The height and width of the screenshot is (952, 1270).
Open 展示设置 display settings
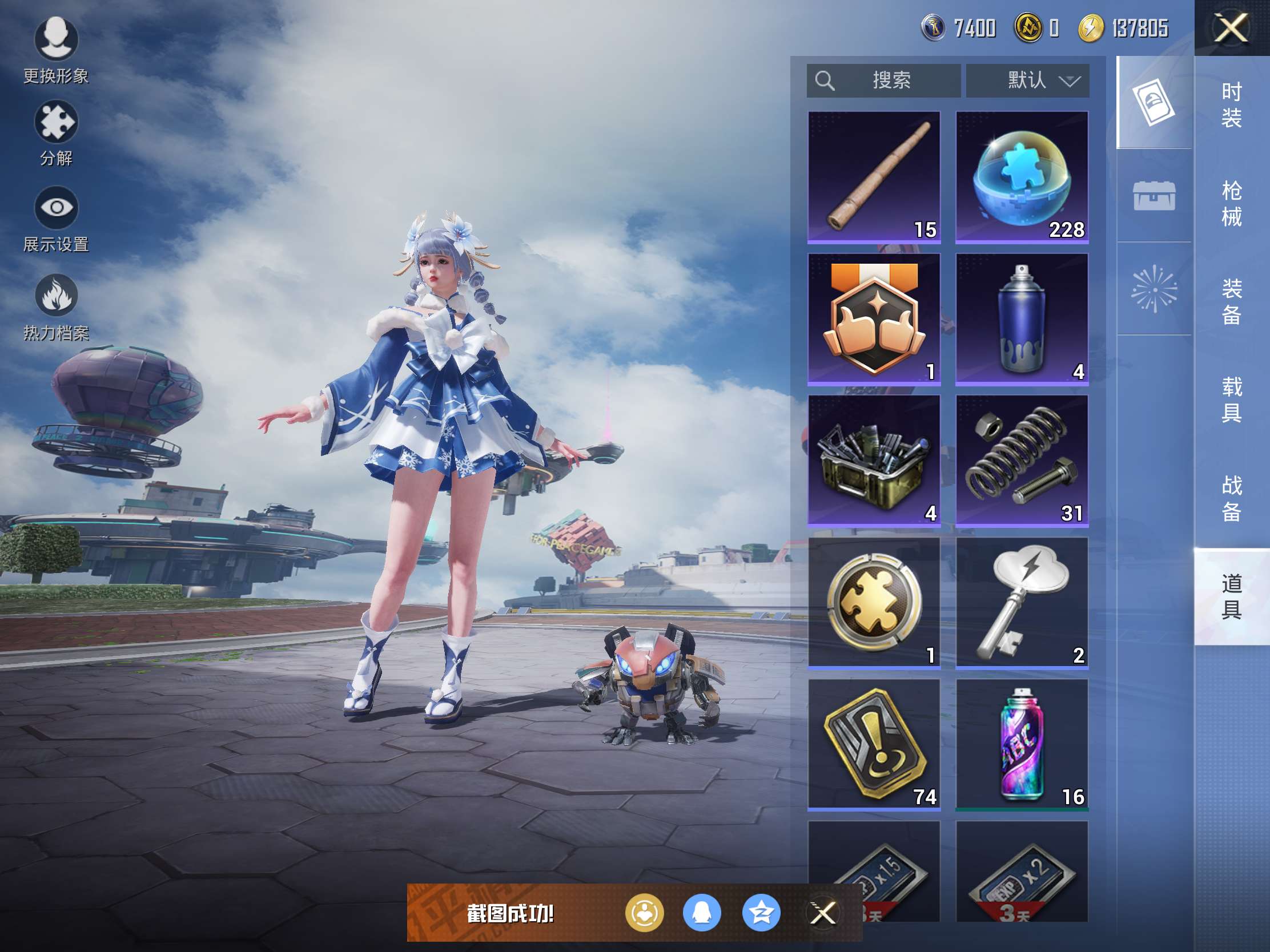56,218
